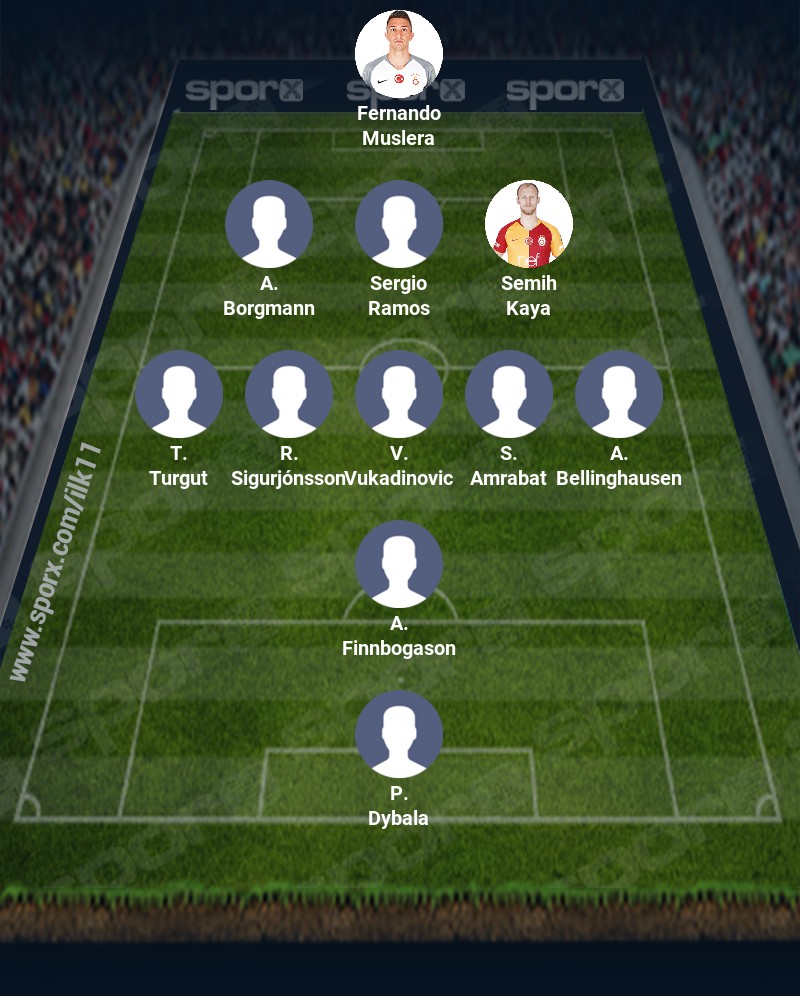Select midfielder R. Sigurjónsson's avatar
Image resolution: width=800 pixels, height=996 pixels.
pos(289,394)
